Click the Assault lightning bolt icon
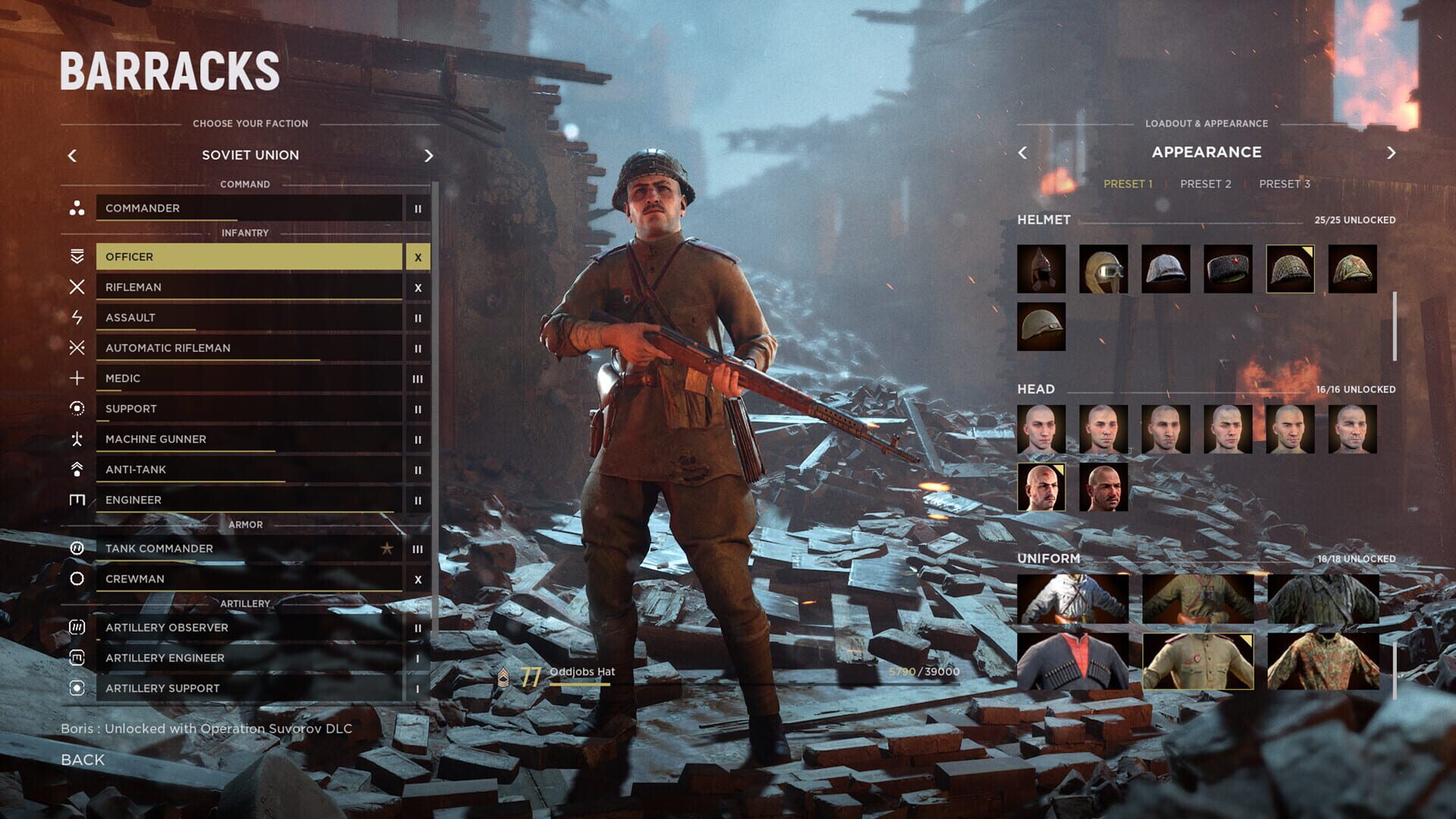1456x819 pixels. (76, 317)
